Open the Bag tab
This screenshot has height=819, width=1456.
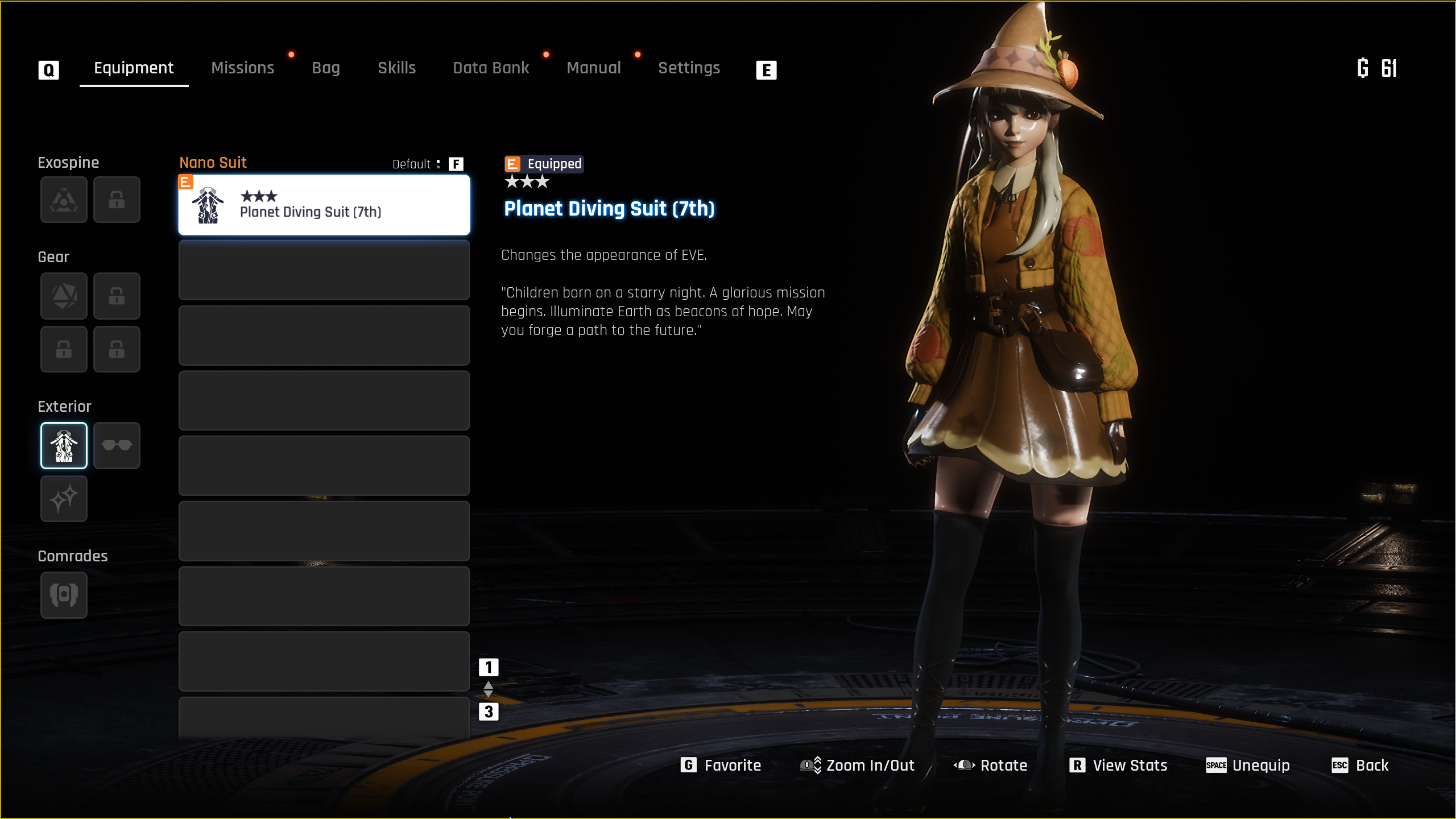(325, 68)
